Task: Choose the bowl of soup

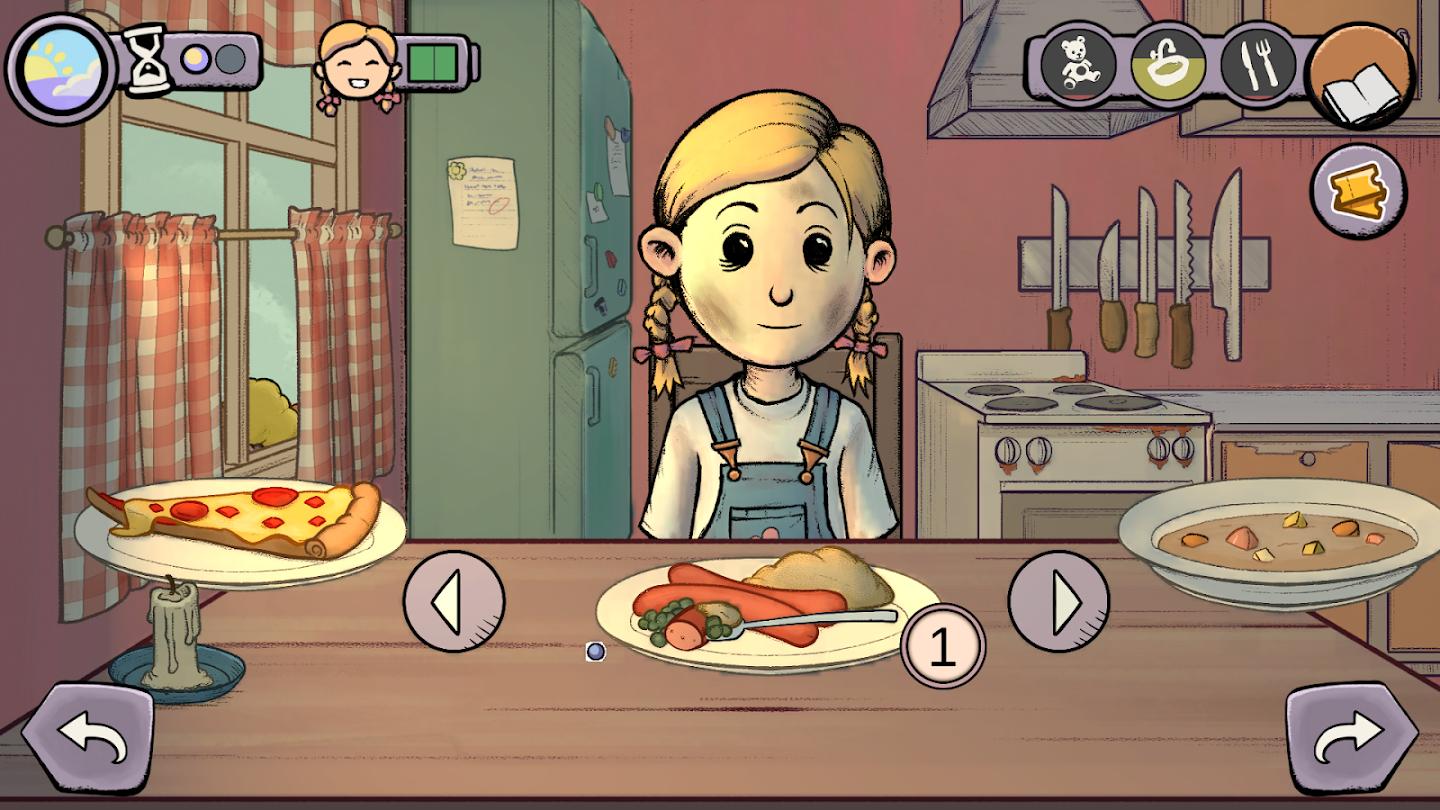Action: (1285, 541)
